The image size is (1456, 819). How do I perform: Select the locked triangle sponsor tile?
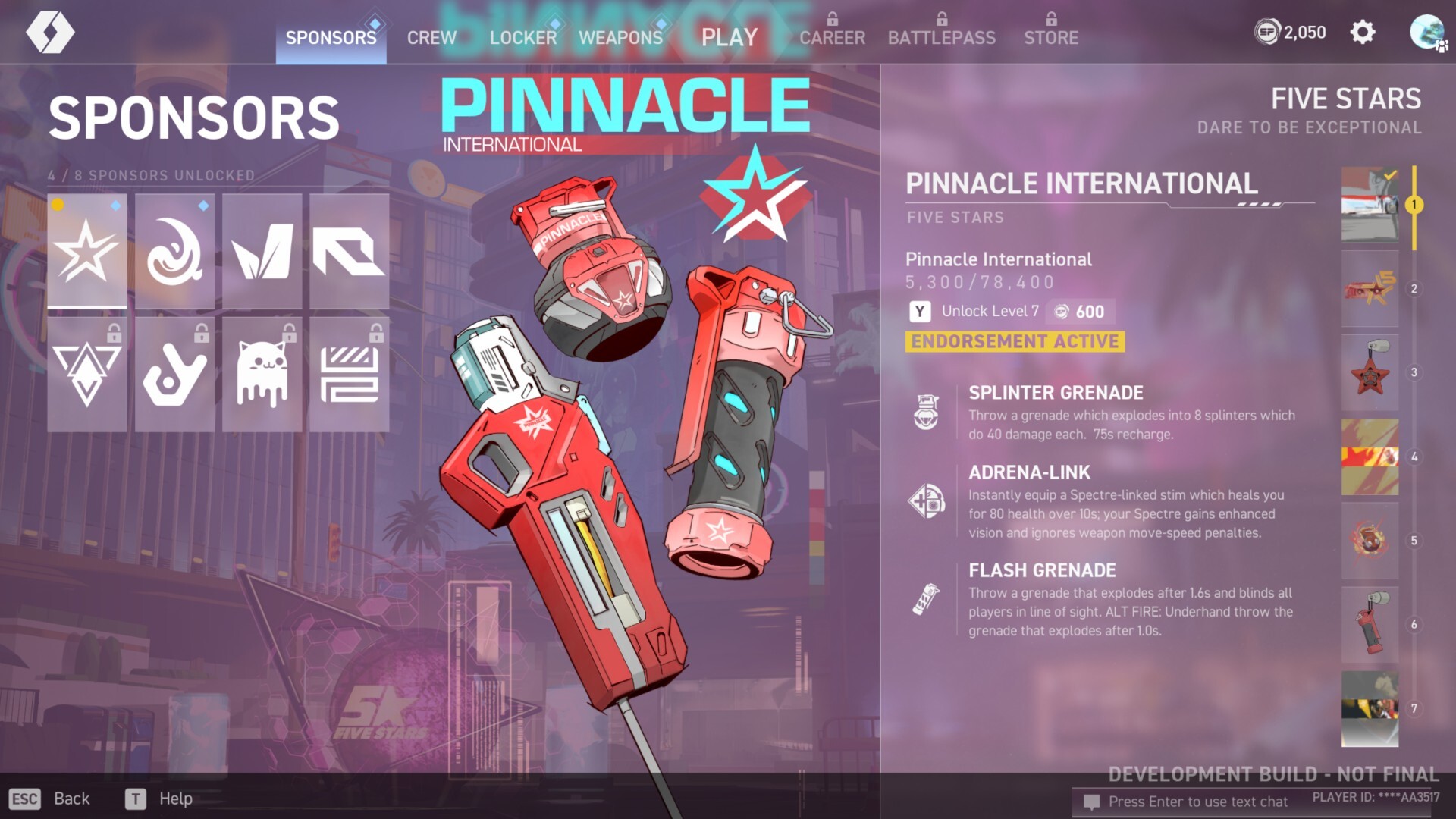pos(87,374)
